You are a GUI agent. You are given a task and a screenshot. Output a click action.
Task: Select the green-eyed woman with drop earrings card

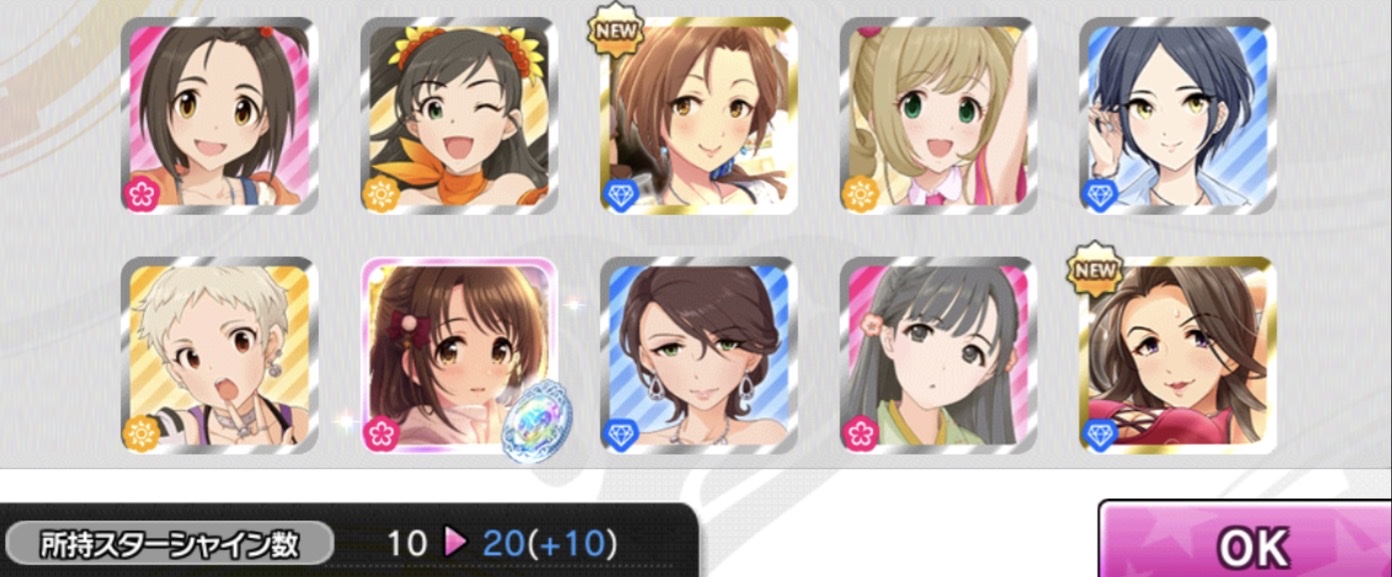tap(699, 356)
